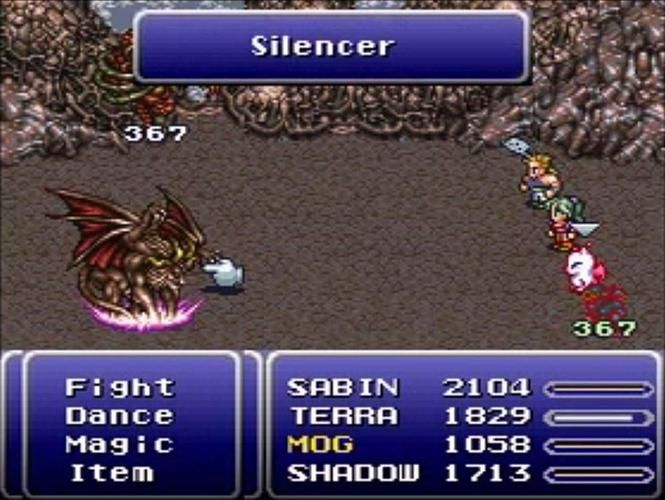Choose the Fight command
This screenshot has height=500, width=665.
[x=119, y=388]
